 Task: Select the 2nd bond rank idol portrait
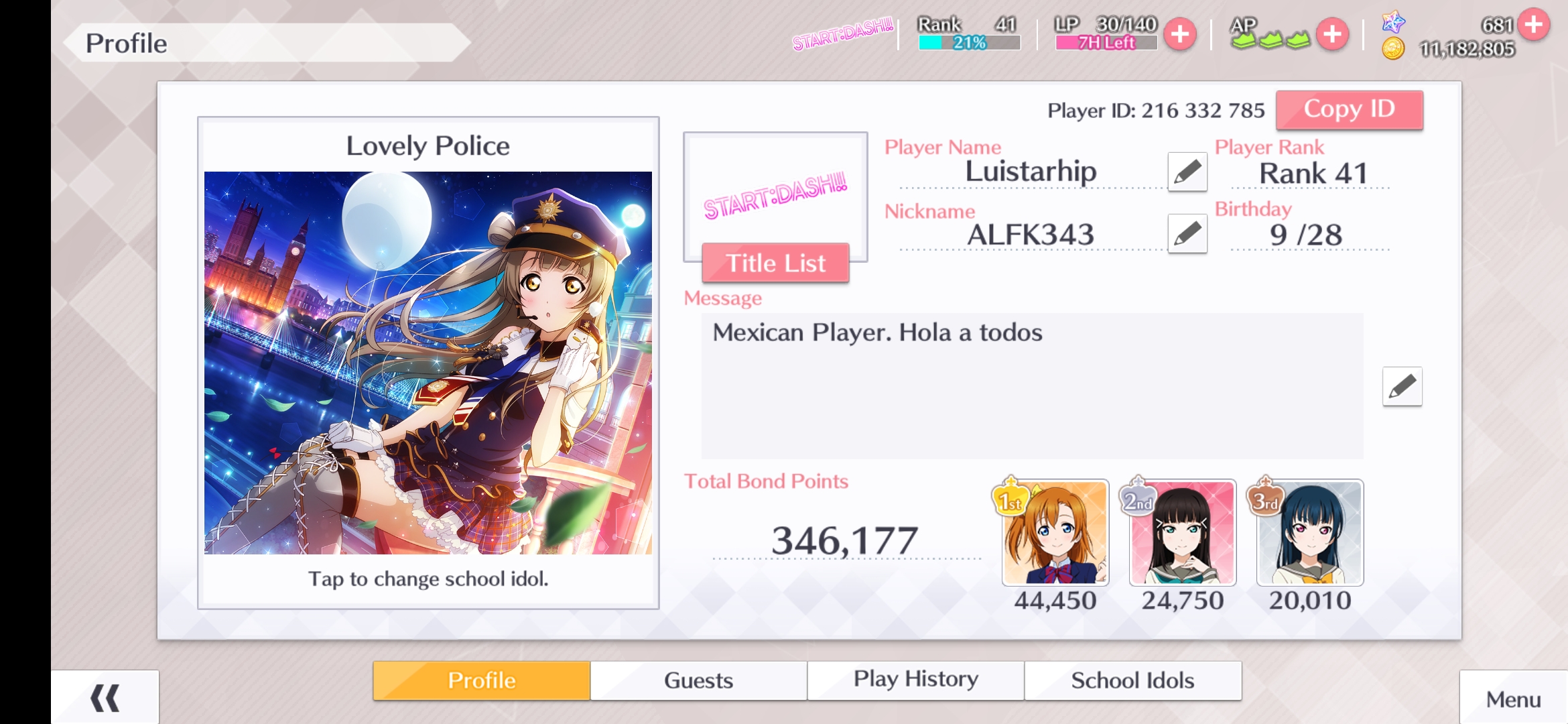point(1182,533)
